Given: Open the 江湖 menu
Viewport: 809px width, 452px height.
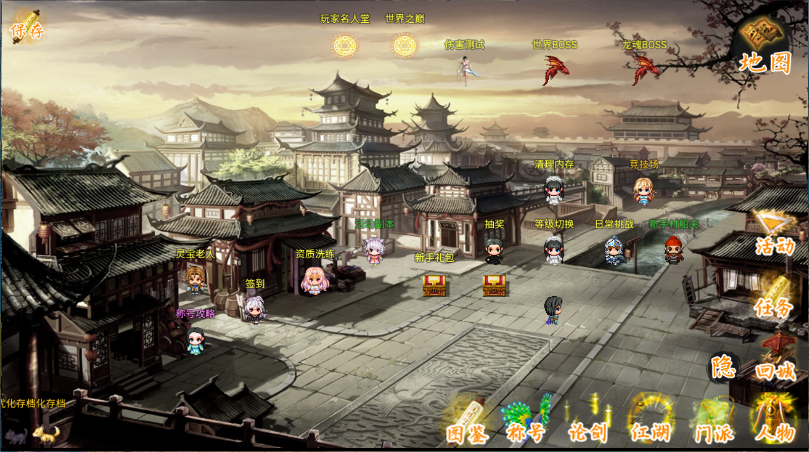Looking at the screenshot, I should [x=649, y=425].
